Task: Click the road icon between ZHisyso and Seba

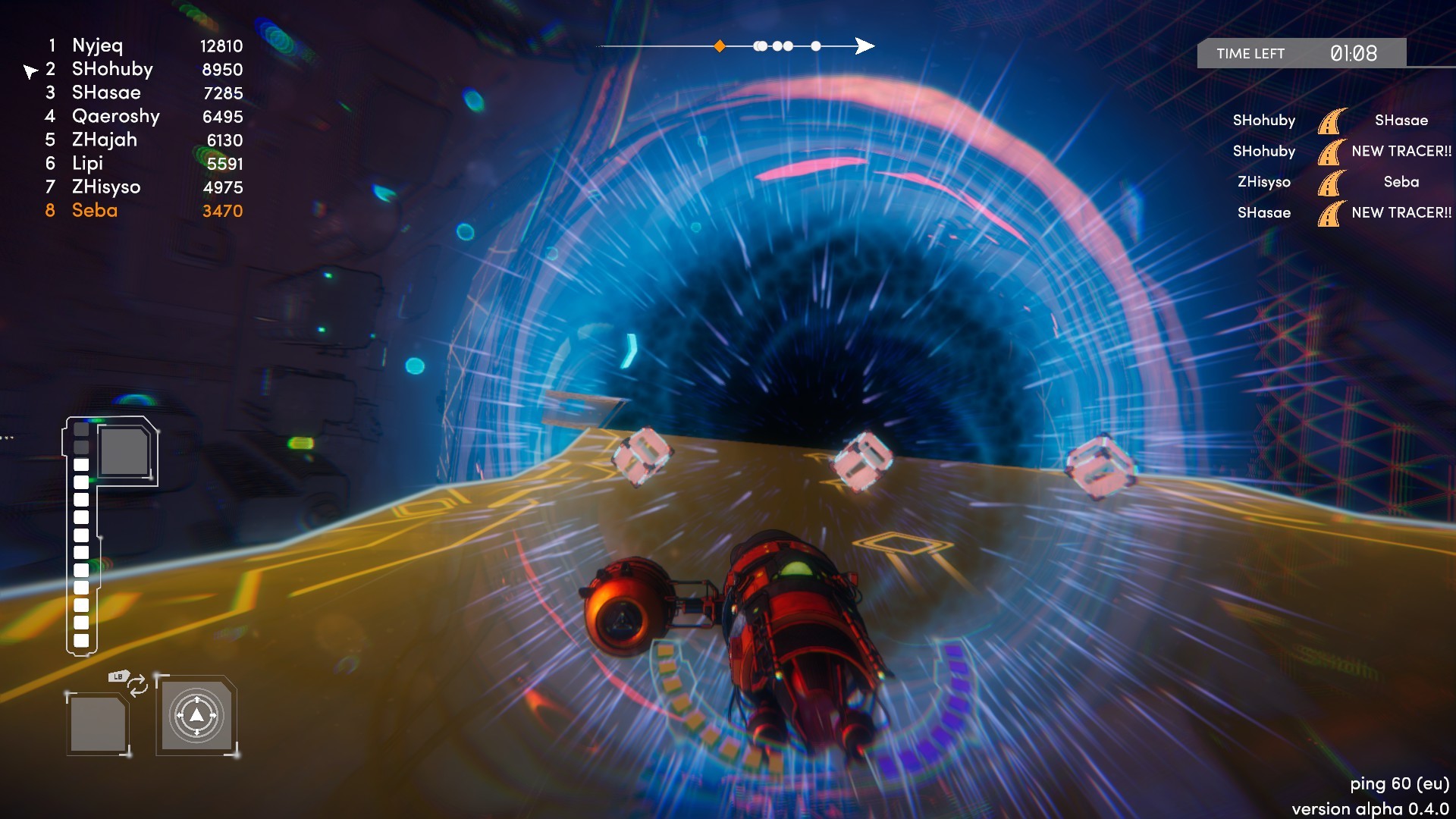Action: click(1332, 182)
